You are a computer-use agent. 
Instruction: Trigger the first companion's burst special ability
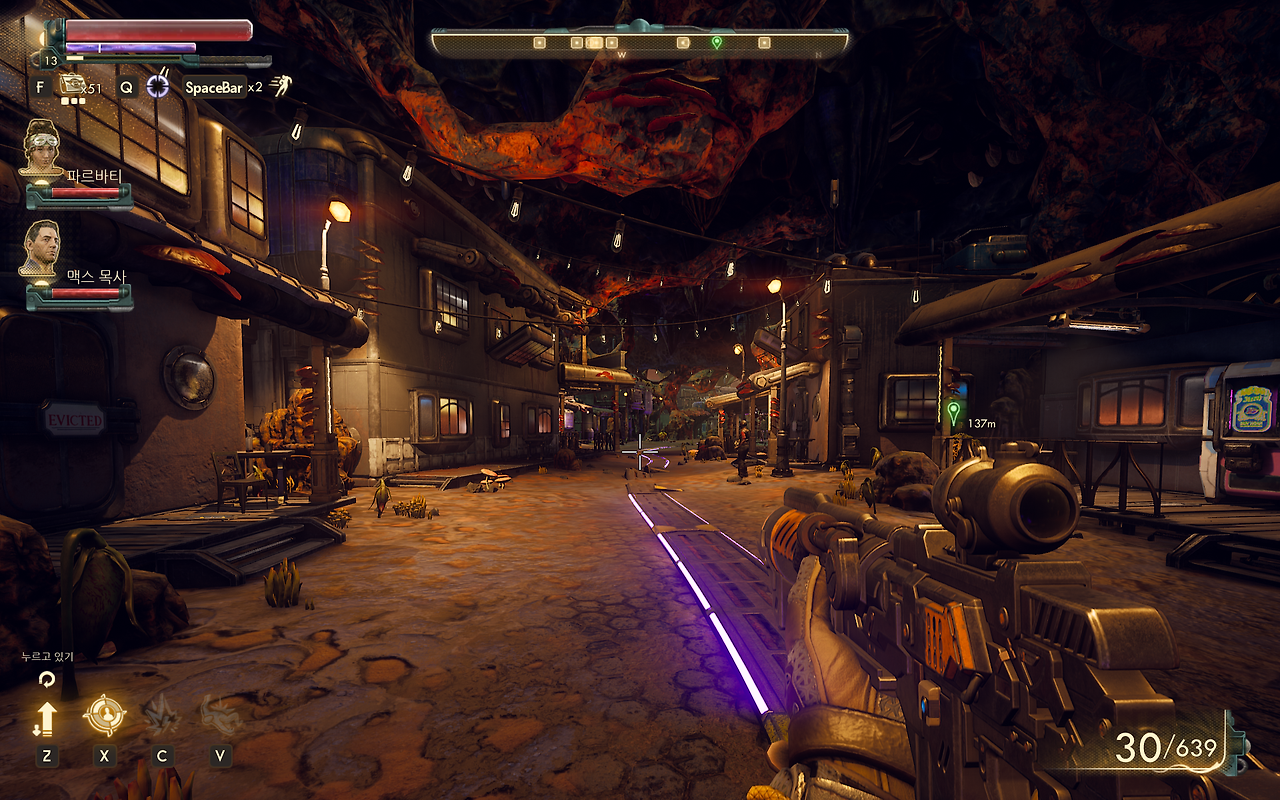coord(160,715)
